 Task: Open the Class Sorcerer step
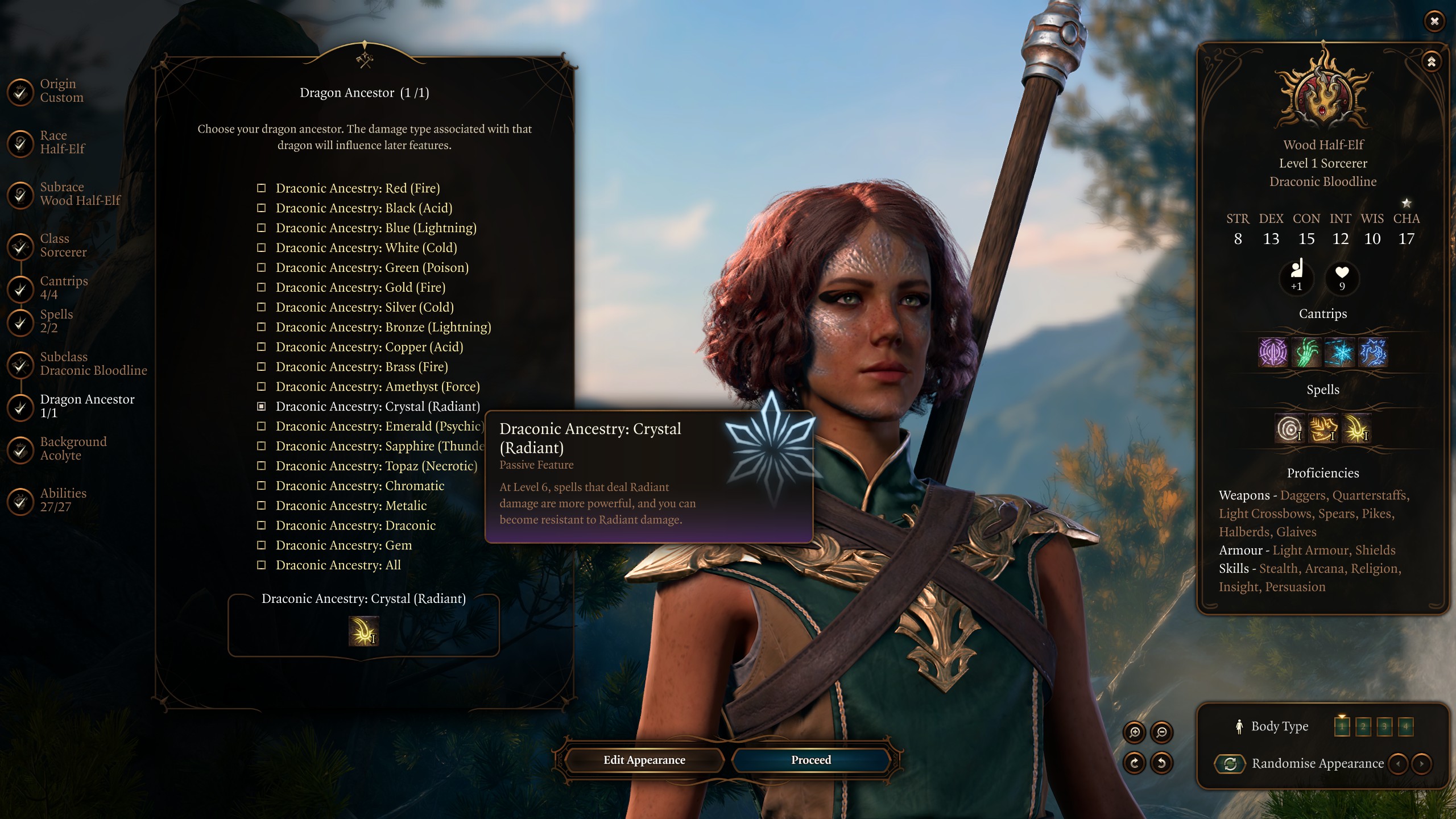(63, 246)
